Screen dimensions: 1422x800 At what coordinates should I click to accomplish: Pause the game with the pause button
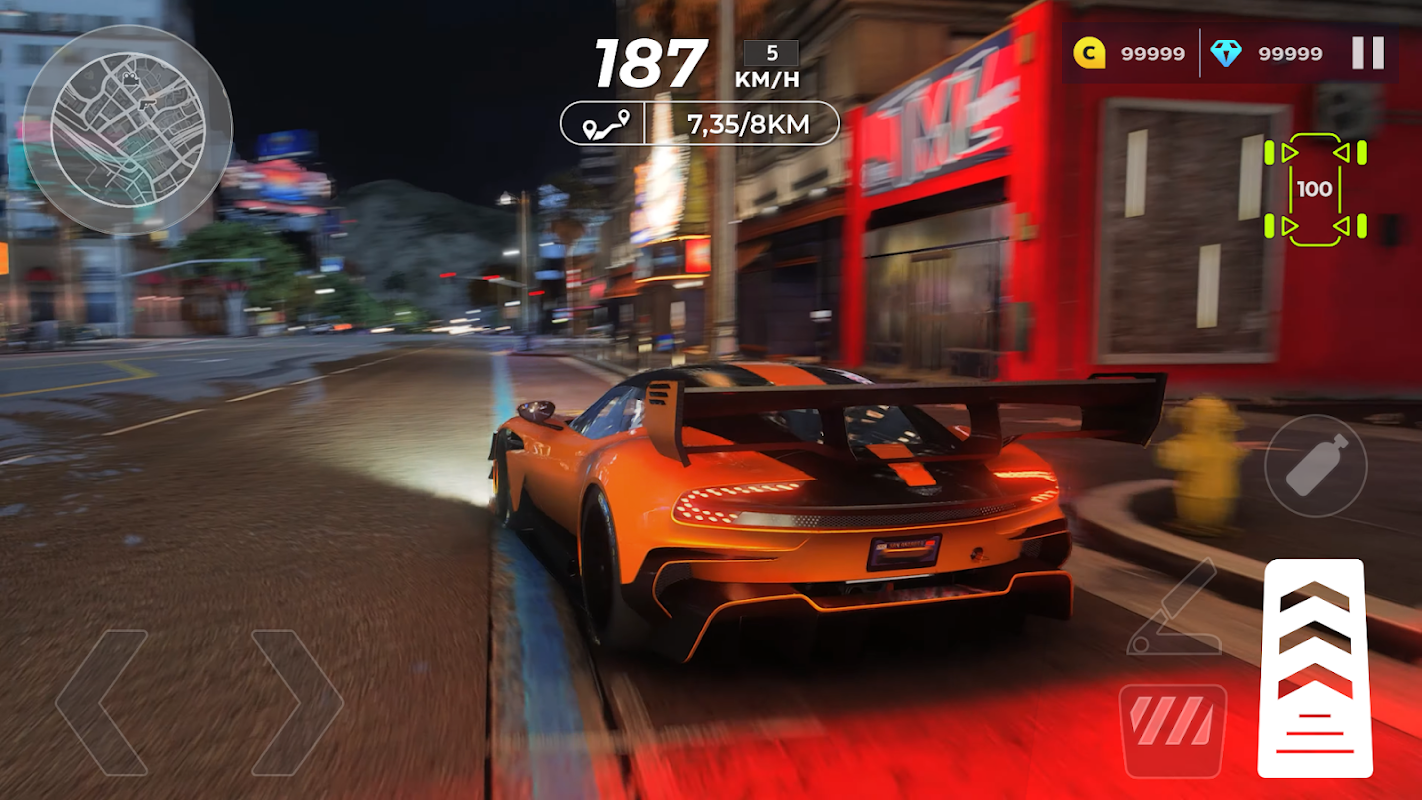1367,53
